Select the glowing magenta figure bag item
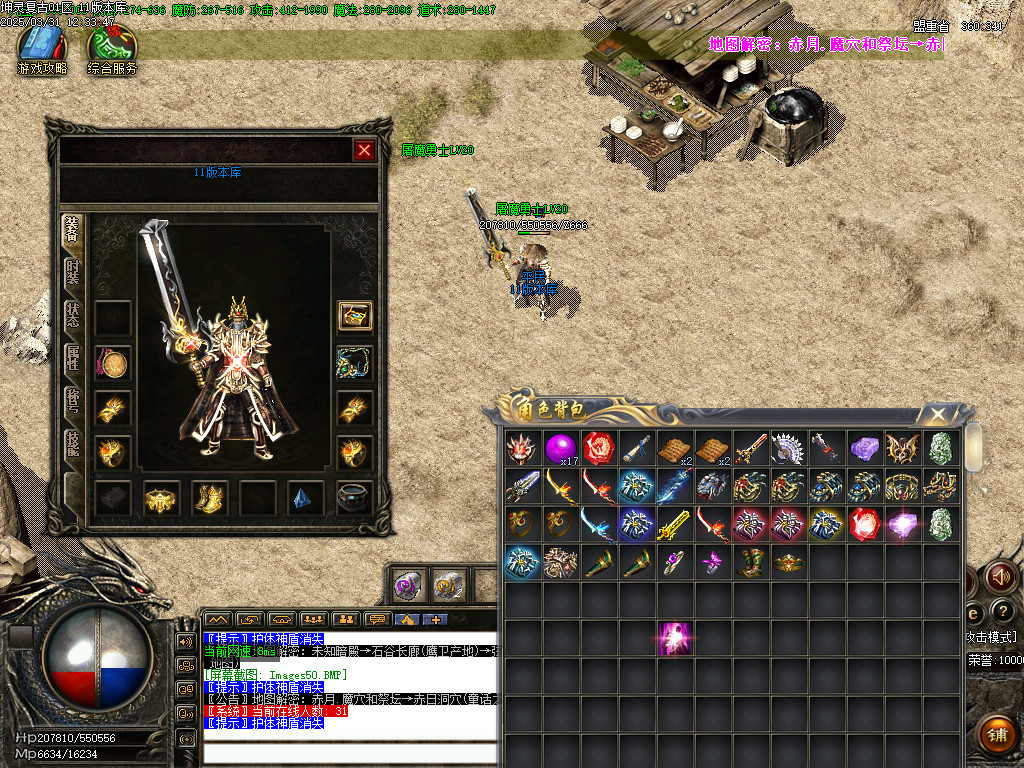Viewport: 1024px width, 768px height. point(675,638)
